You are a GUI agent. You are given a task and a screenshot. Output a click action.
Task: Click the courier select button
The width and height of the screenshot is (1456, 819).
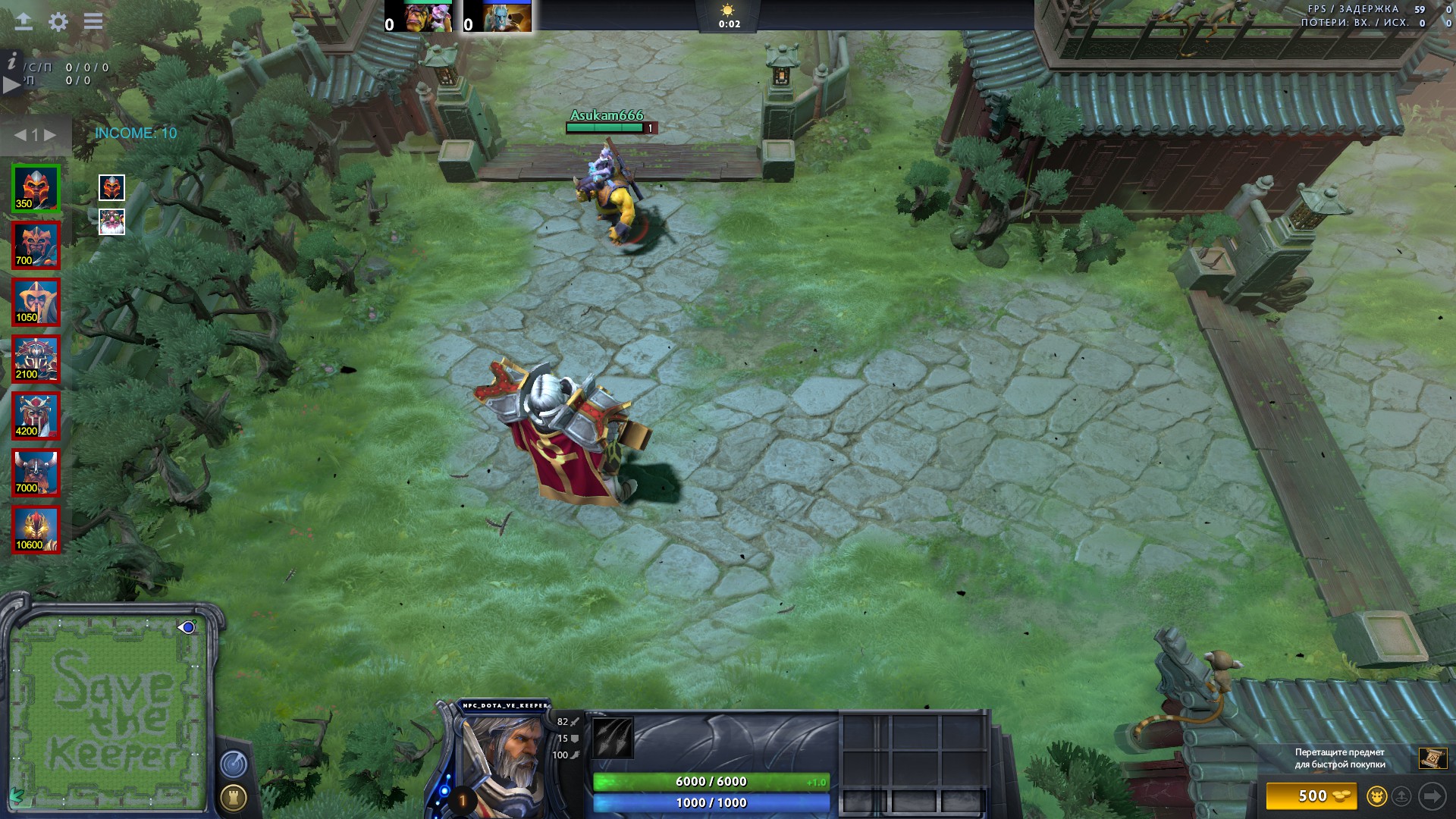coord(1376,796)
